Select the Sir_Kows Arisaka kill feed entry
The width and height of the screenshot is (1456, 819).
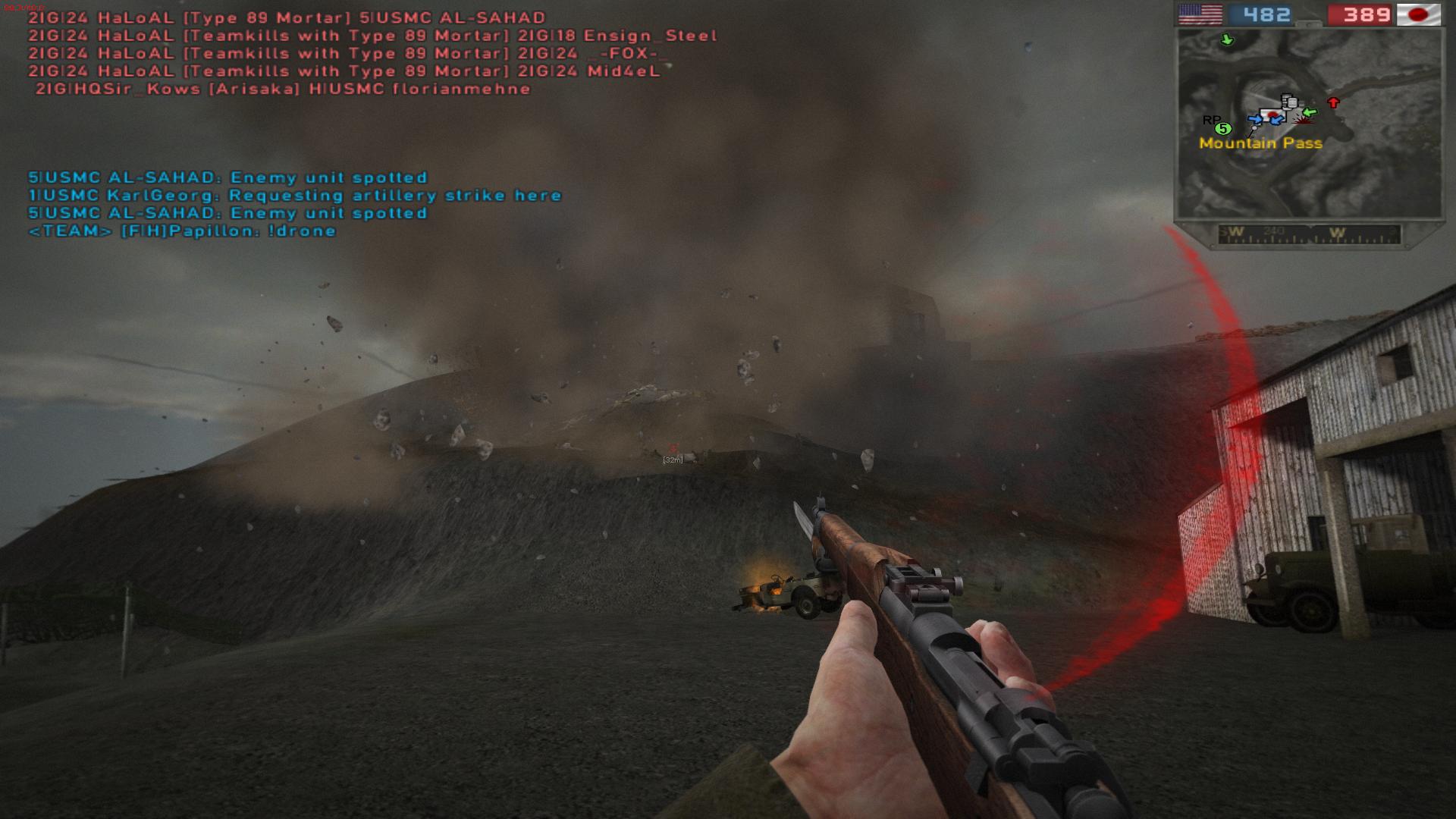[283, 89]
